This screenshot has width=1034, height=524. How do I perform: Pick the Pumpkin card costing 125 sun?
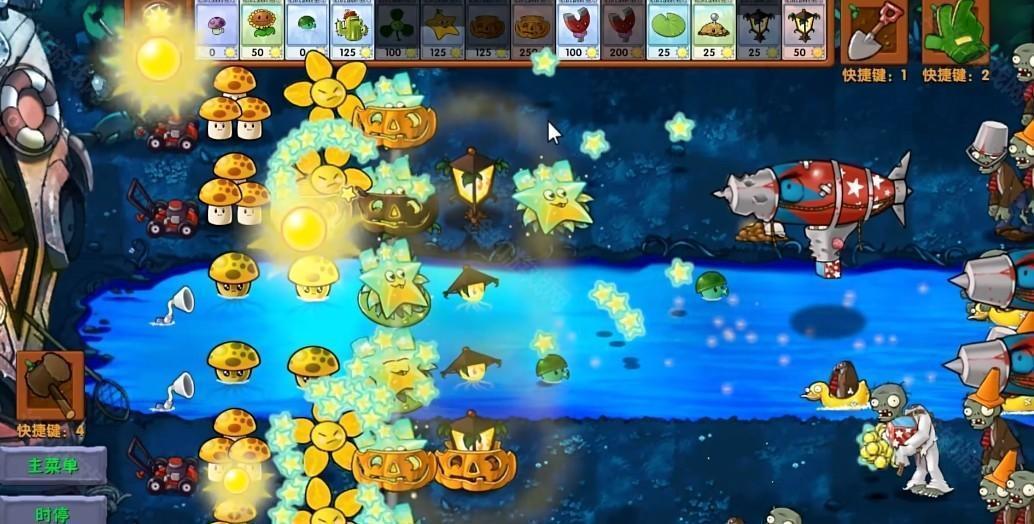tap(488, 29)
